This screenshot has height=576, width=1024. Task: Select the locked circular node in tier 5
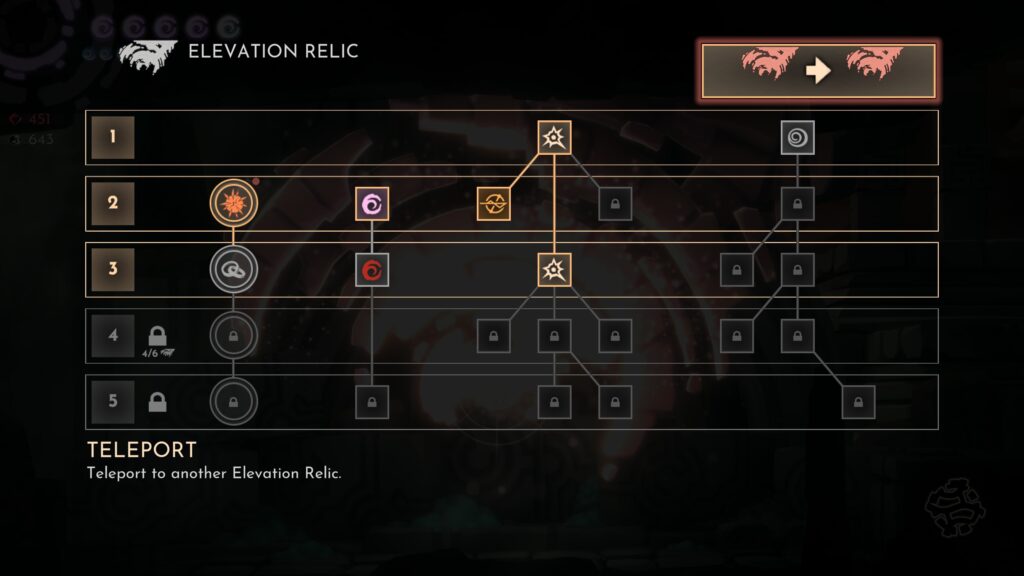coord(233,402)
